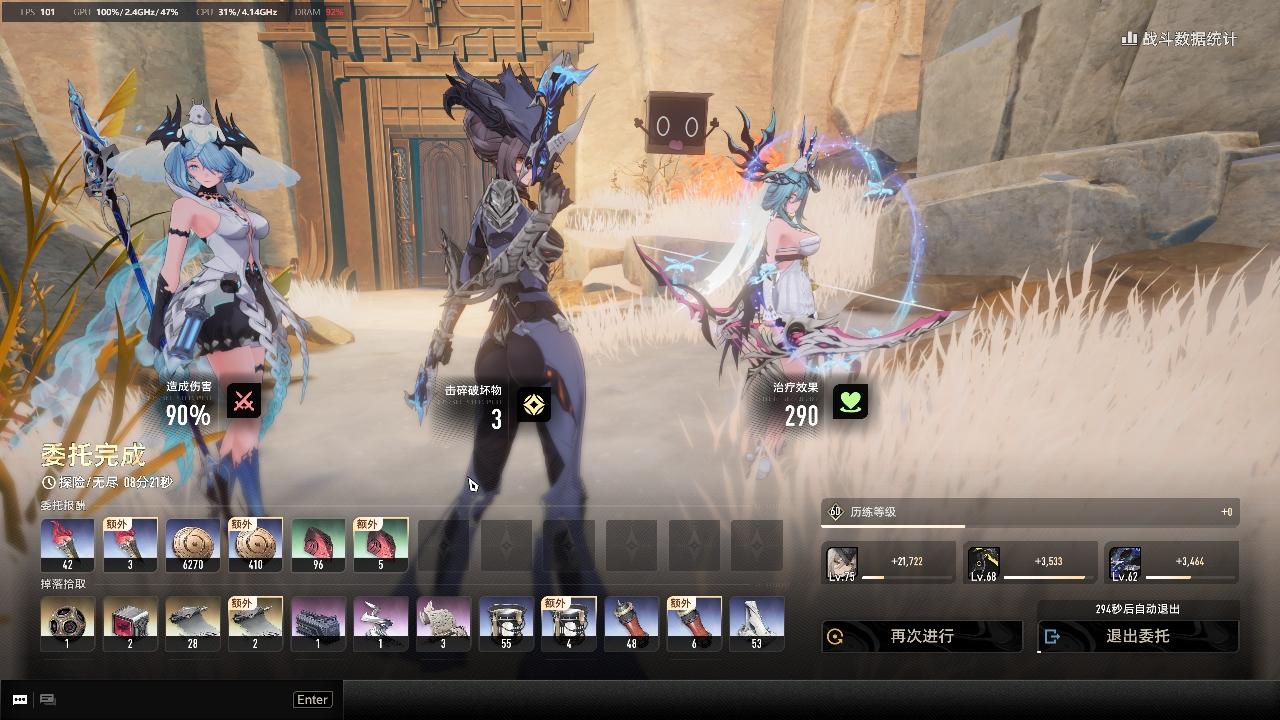Inspect the red cube drop with count 2
This screenshot has height=720, width=1280.
pyautogui.click(x=130, y=624)
